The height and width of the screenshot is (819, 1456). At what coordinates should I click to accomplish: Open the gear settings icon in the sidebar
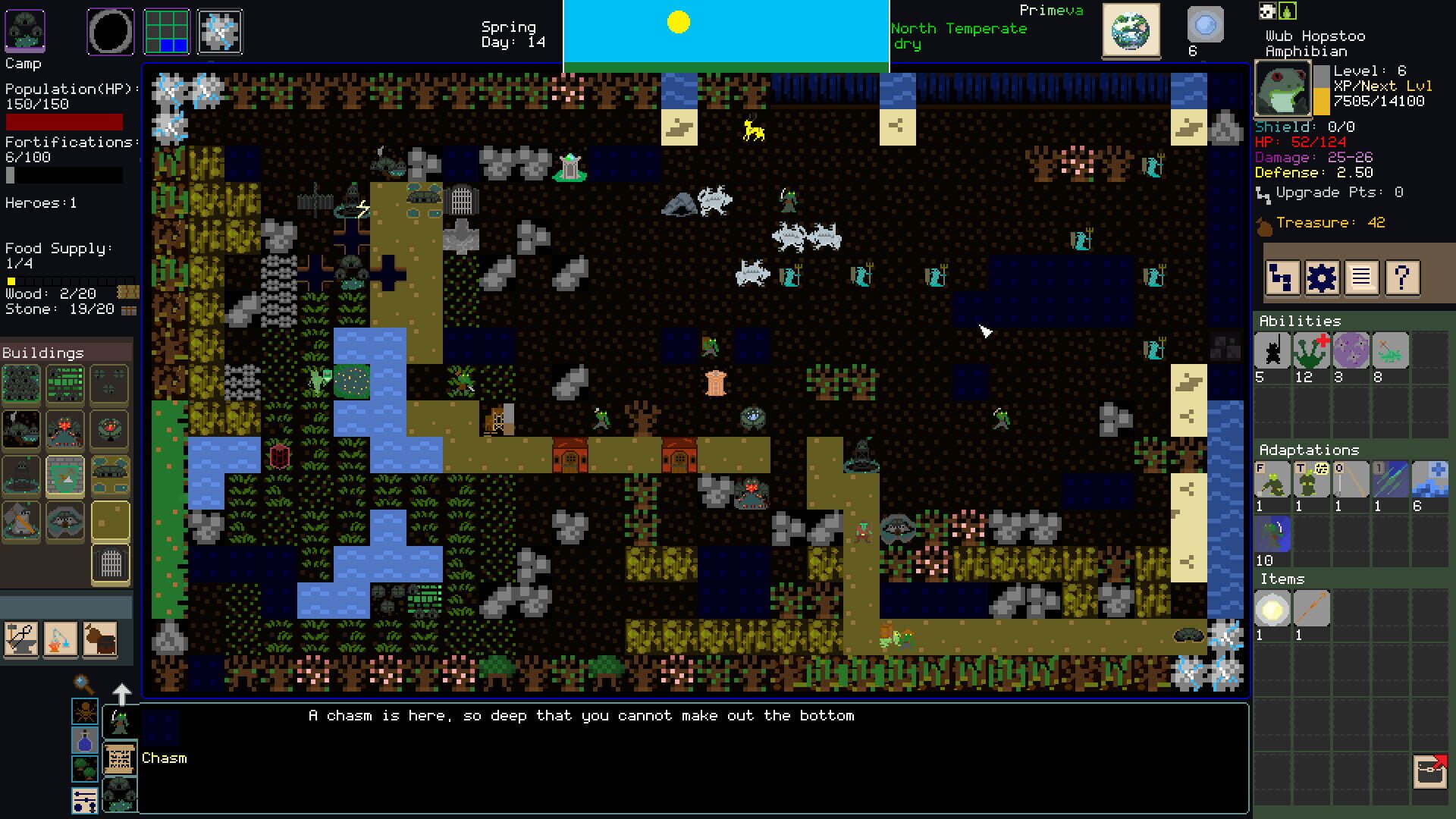(1321, 278)
